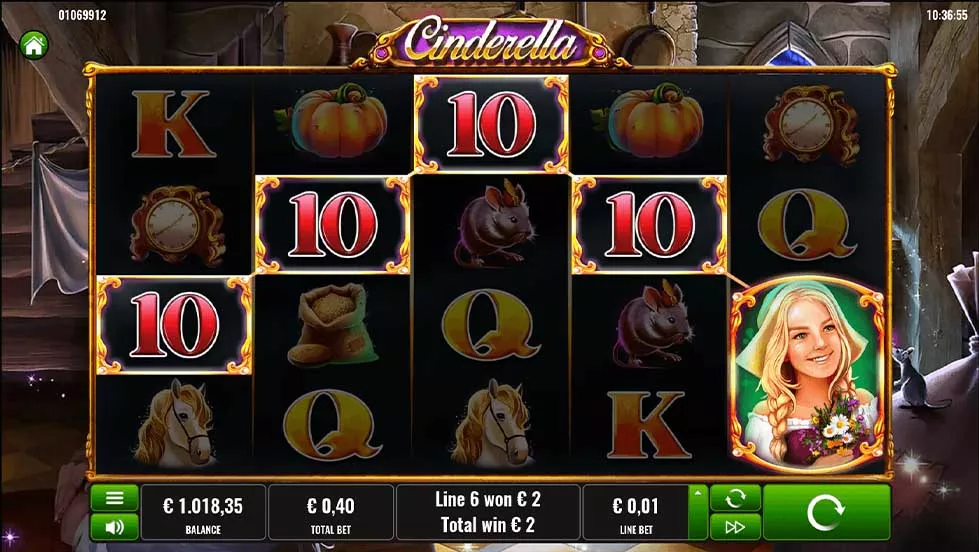The image size is (979, 552).
Task: Open the Total Bet selector
Action: pos(330,513)
